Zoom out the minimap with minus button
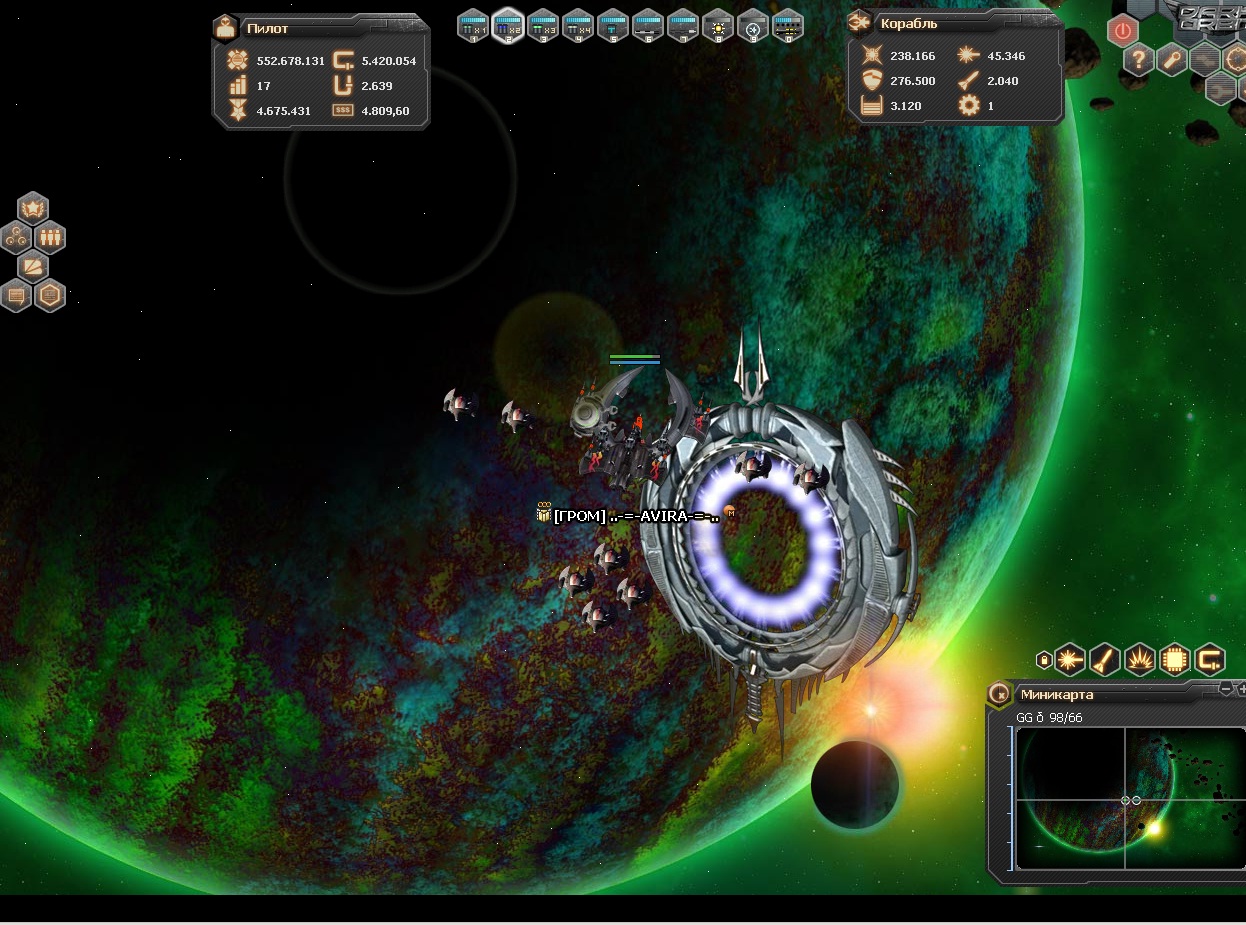Screen dimensions: 1246x925 [1226, 689]
